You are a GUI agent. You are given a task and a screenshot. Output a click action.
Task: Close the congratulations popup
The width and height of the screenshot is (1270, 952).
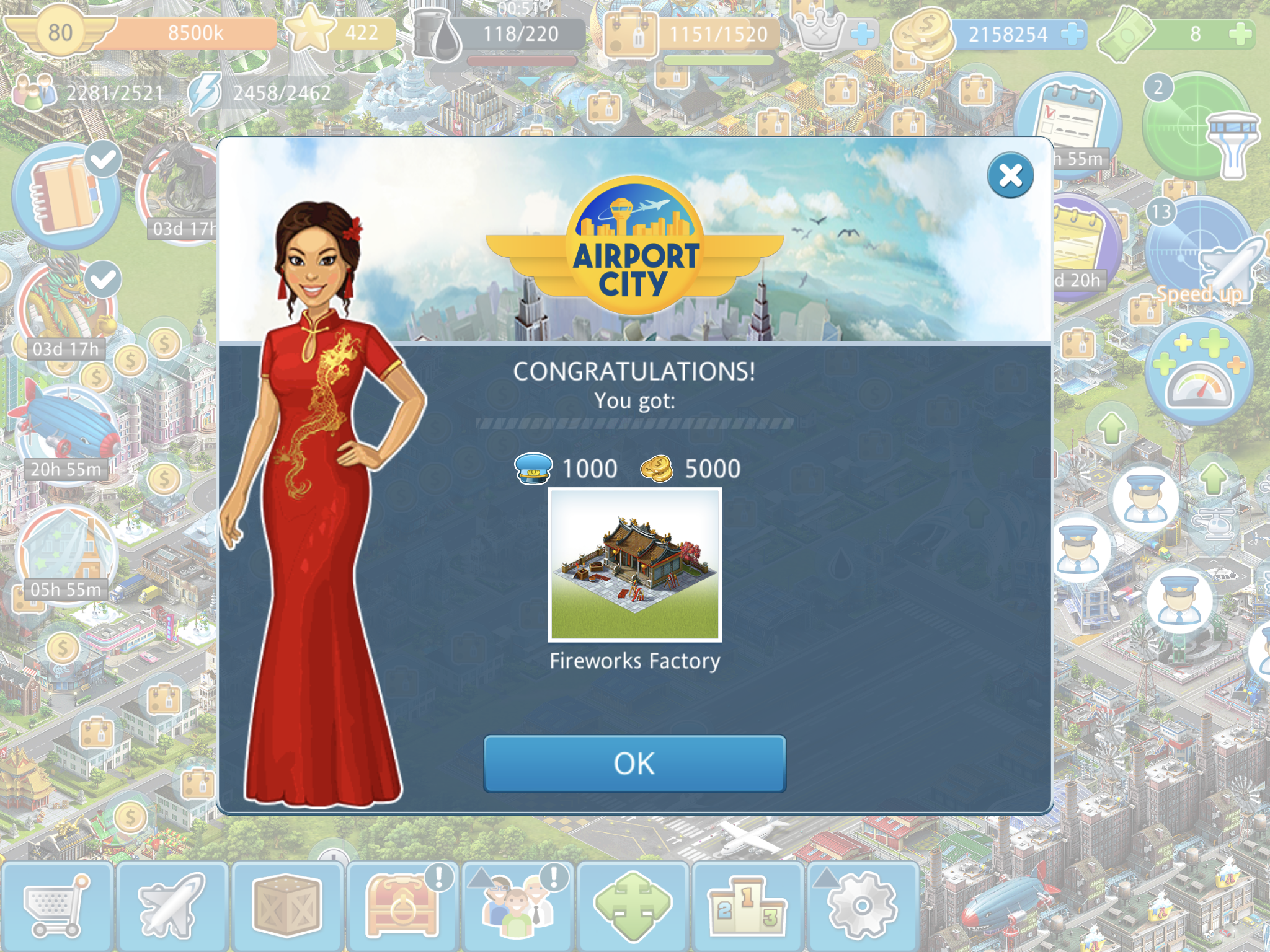click(x=1010, y=175)
